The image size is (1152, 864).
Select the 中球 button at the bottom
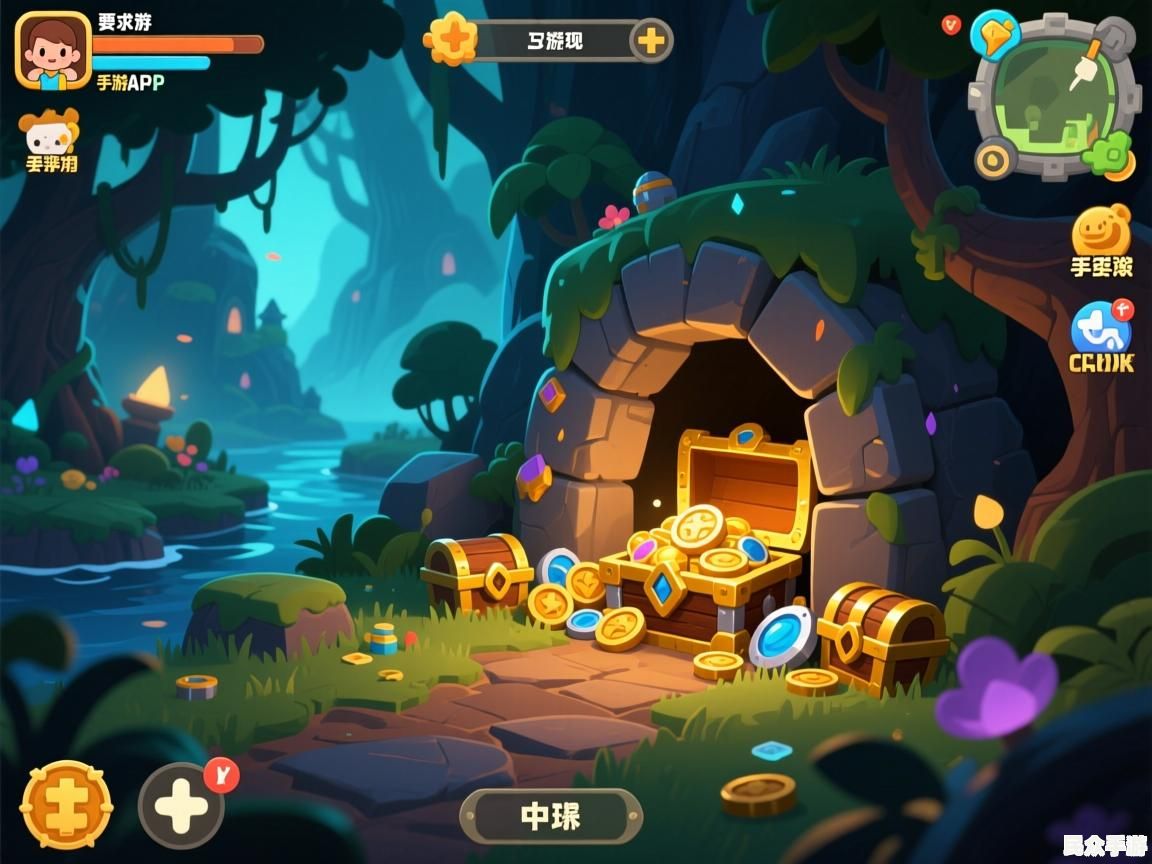click(x=551, y=816)
